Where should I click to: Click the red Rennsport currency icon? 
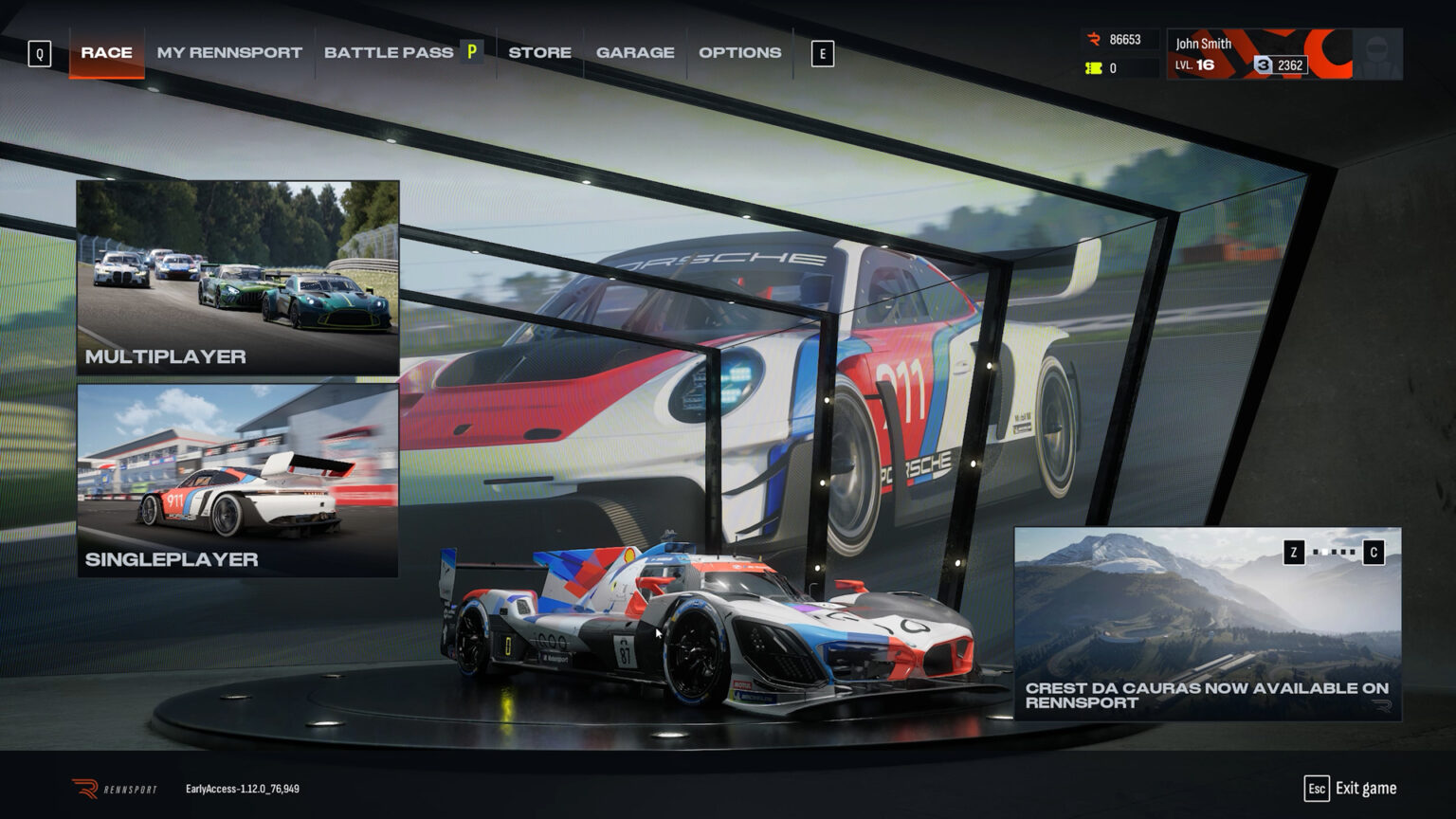(1095, 38)
